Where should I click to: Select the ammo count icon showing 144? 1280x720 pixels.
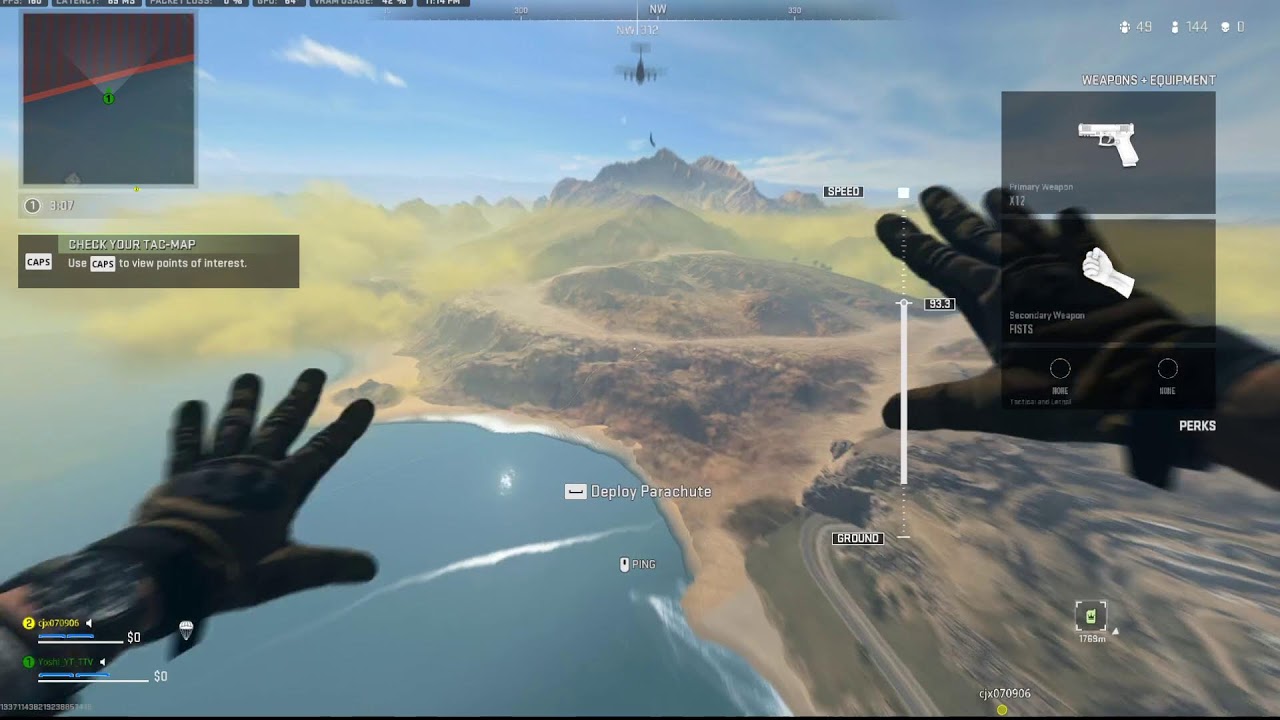coord(1175,27)
